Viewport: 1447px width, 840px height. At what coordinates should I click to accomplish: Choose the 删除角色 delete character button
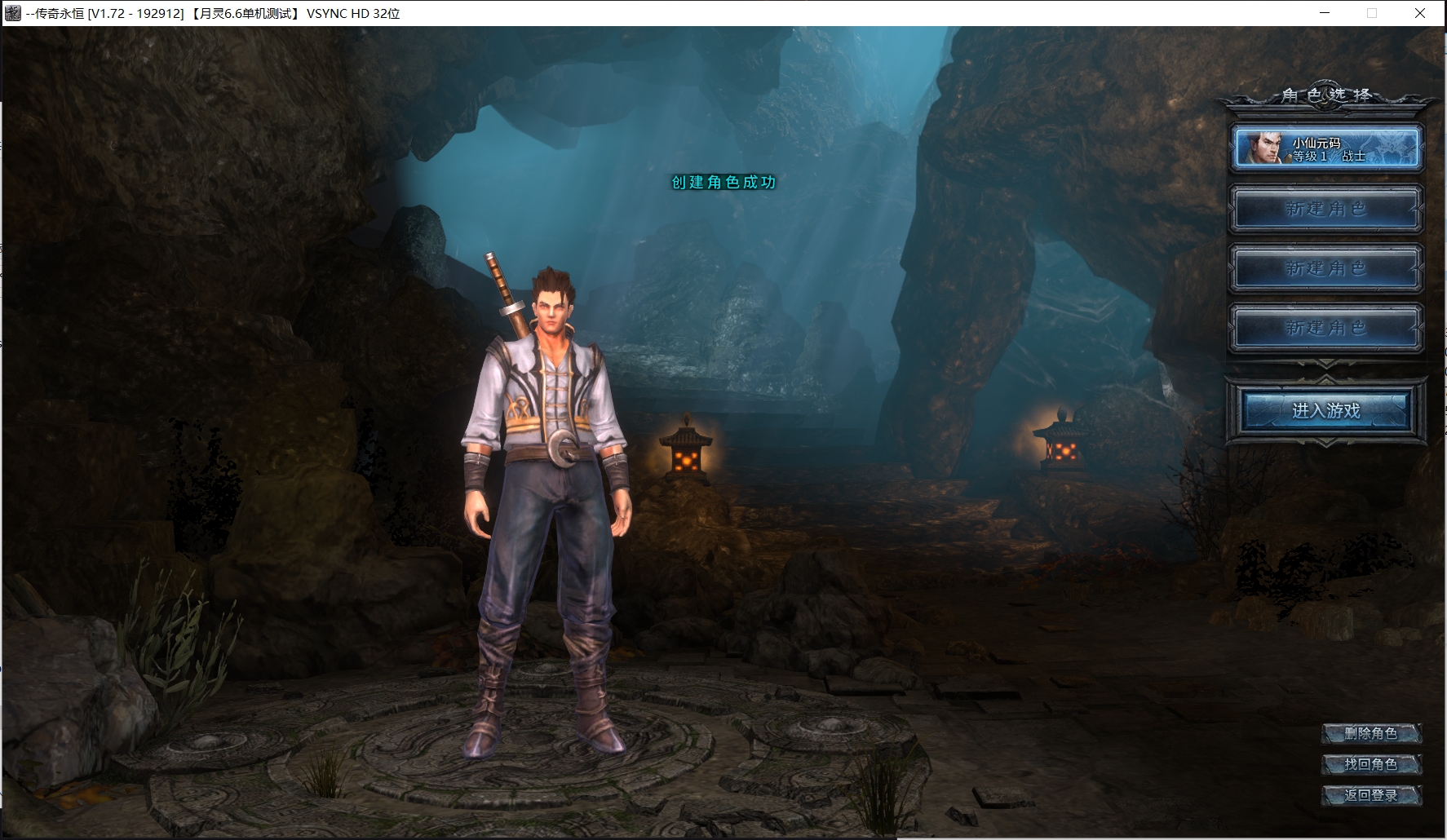(x=1371, y=733)
